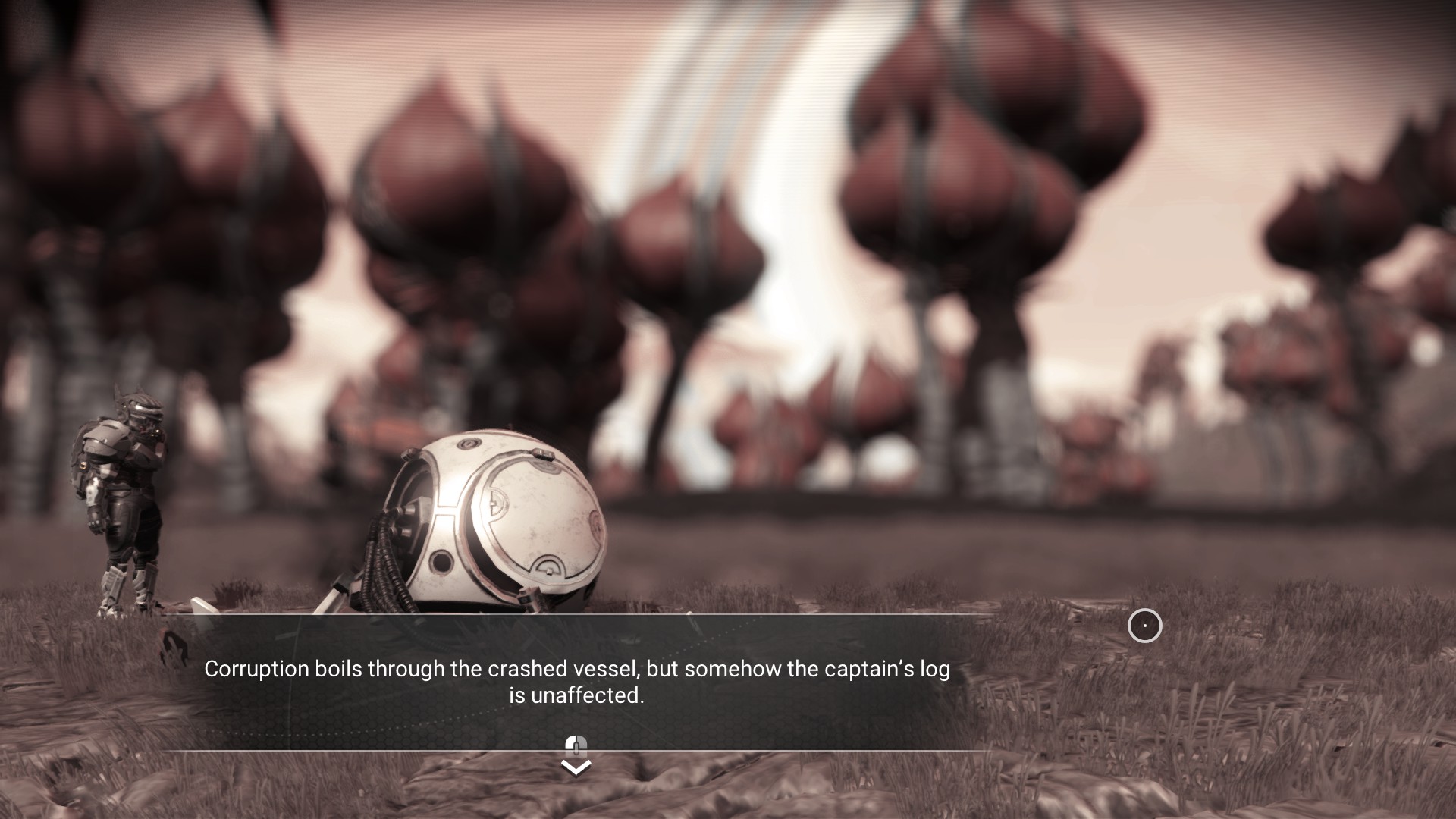
Task: Continue the dialogue via the down chevron
Action: coord(576,767)
